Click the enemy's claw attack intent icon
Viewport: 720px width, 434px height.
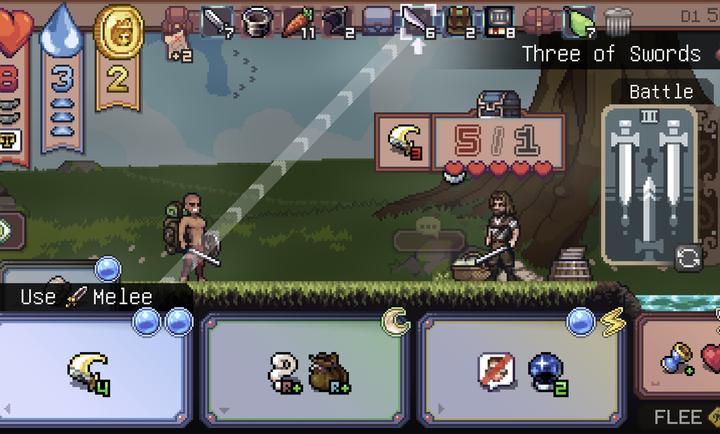(x=403, y=142)
